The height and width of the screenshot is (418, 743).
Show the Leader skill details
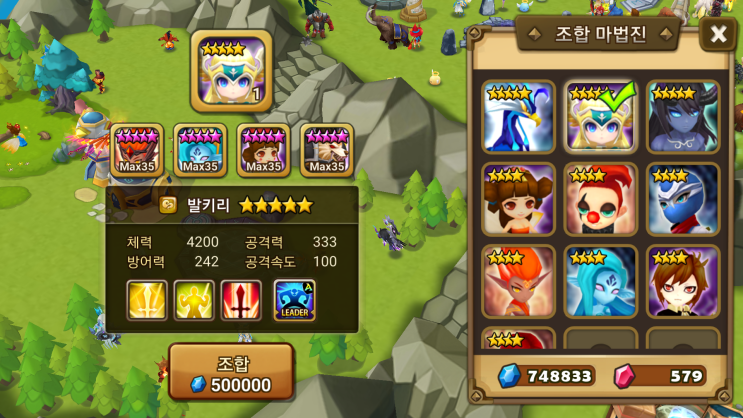pyautogui.click(x=294, y=300)
